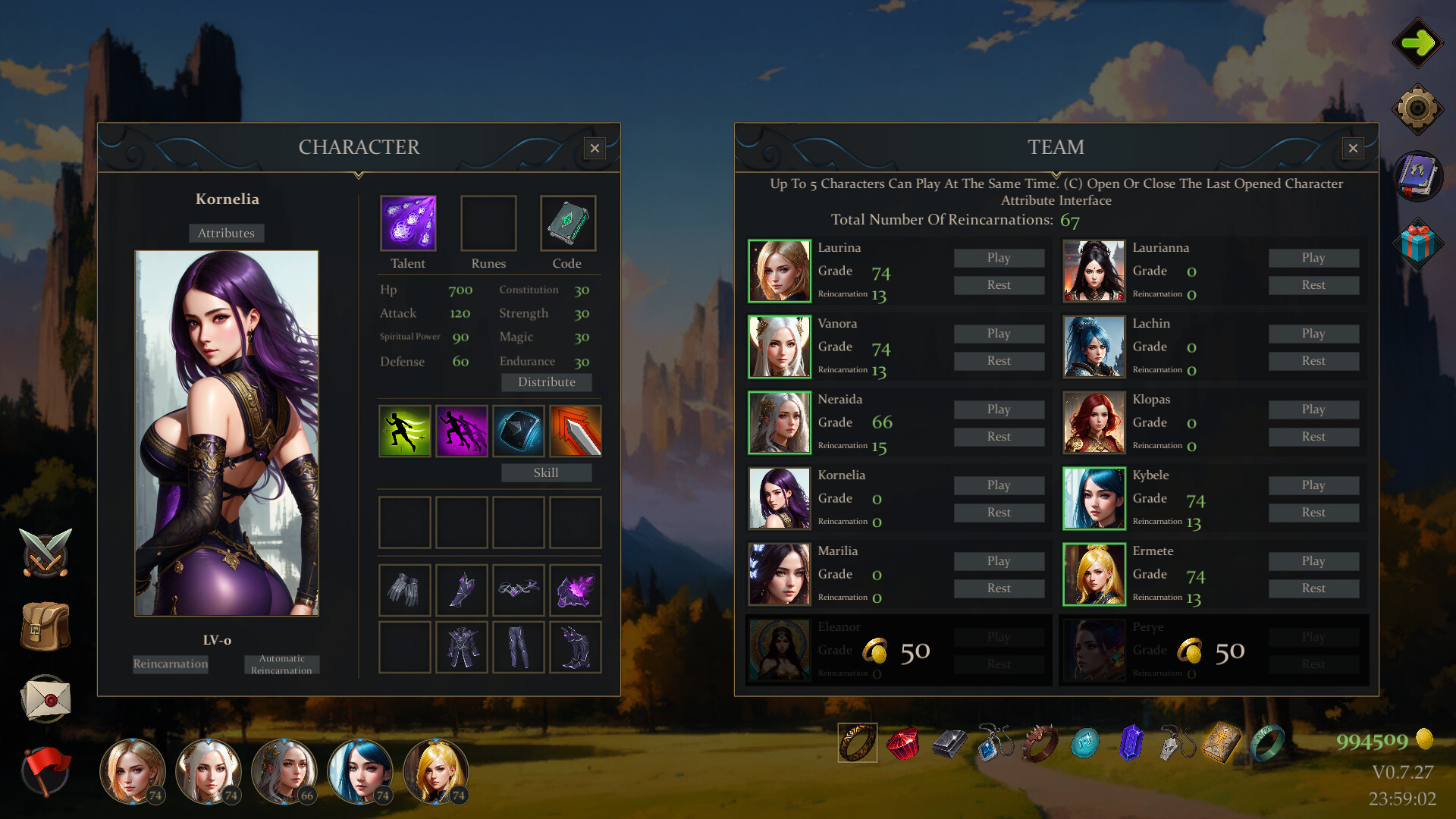Image resolution: width=1456 pixels, height=819 pixels.
Task: Toggle Rest for Kybele
Action: click(1313, 512)
